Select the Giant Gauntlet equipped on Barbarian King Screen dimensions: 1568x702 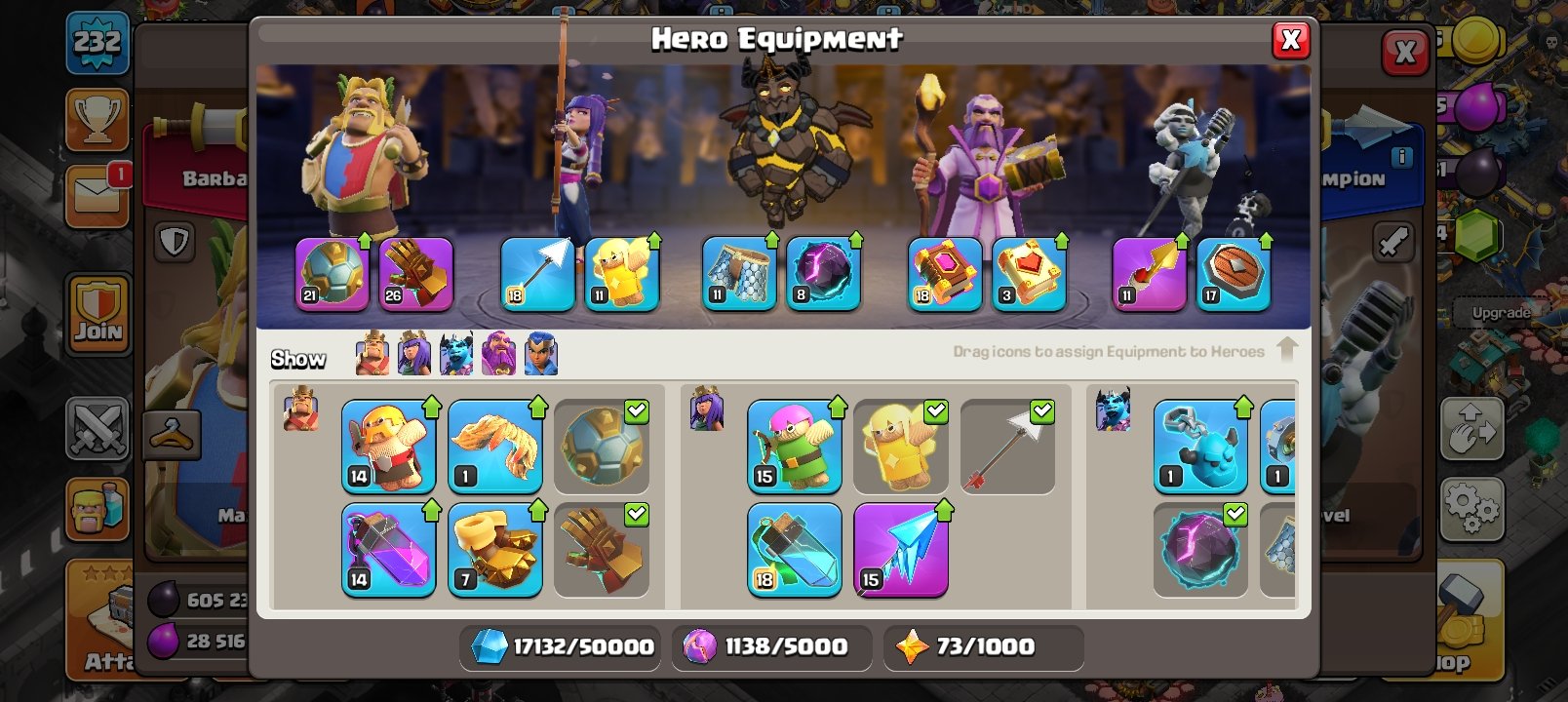click(416, 274)
